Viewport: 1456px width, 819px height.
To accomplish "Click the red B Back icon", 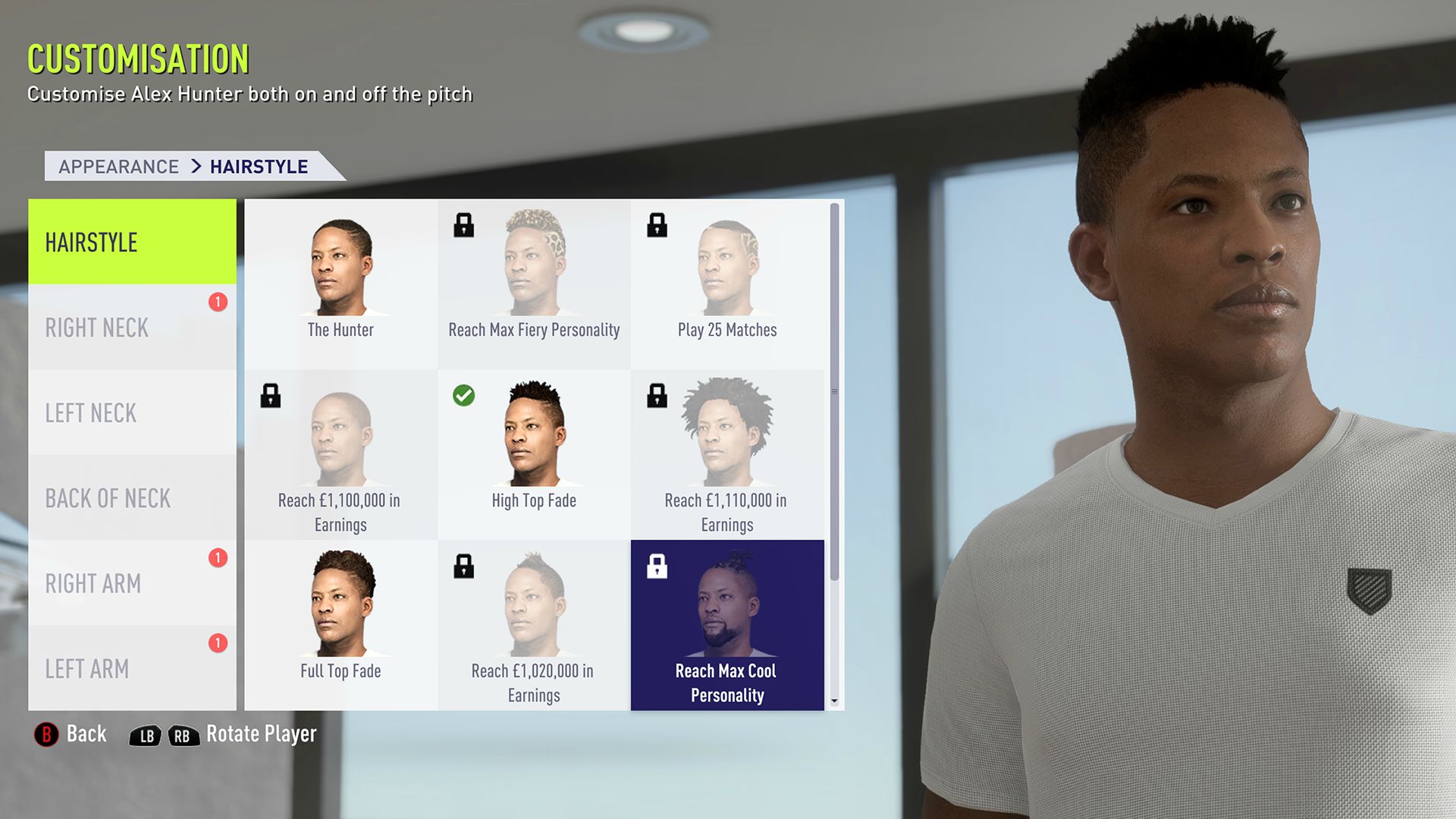I will 45,733.
